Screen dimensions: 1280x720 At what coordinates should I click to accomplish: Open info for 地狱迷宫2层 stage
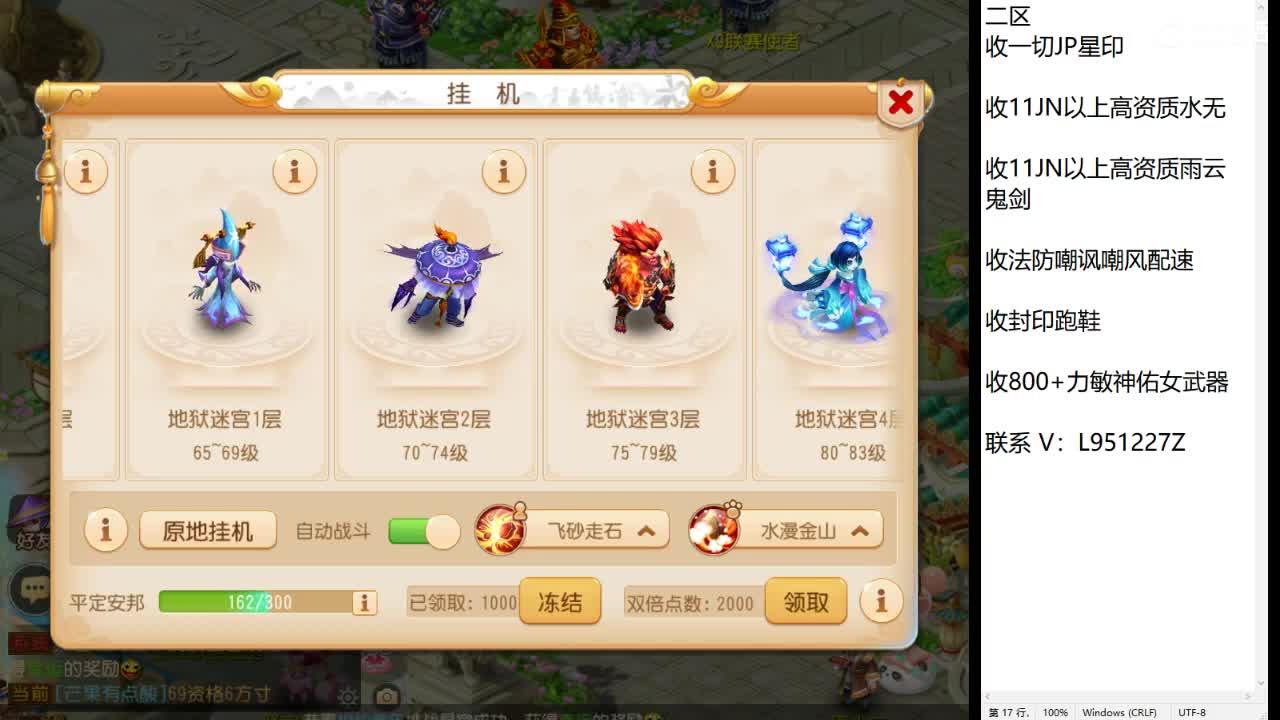point(503,172)
